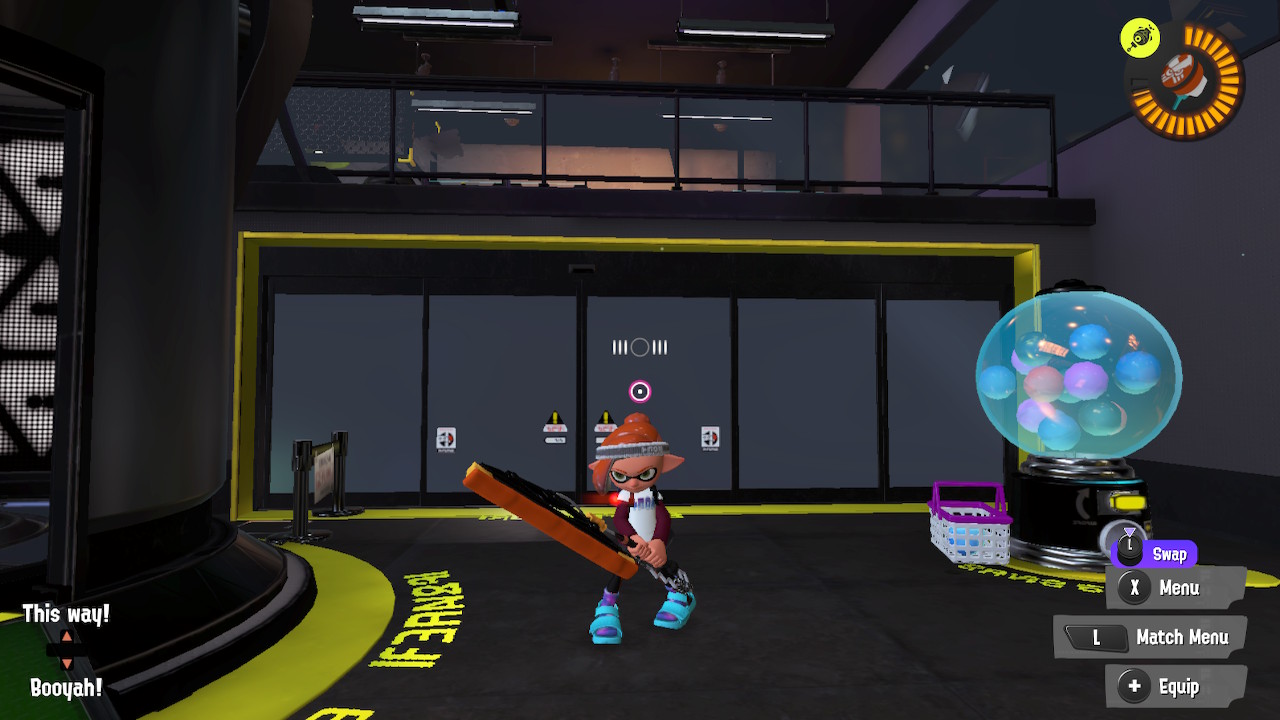Click the Equip prompt
Viewport: 1280px width, 720px height.
point(1180,687)
